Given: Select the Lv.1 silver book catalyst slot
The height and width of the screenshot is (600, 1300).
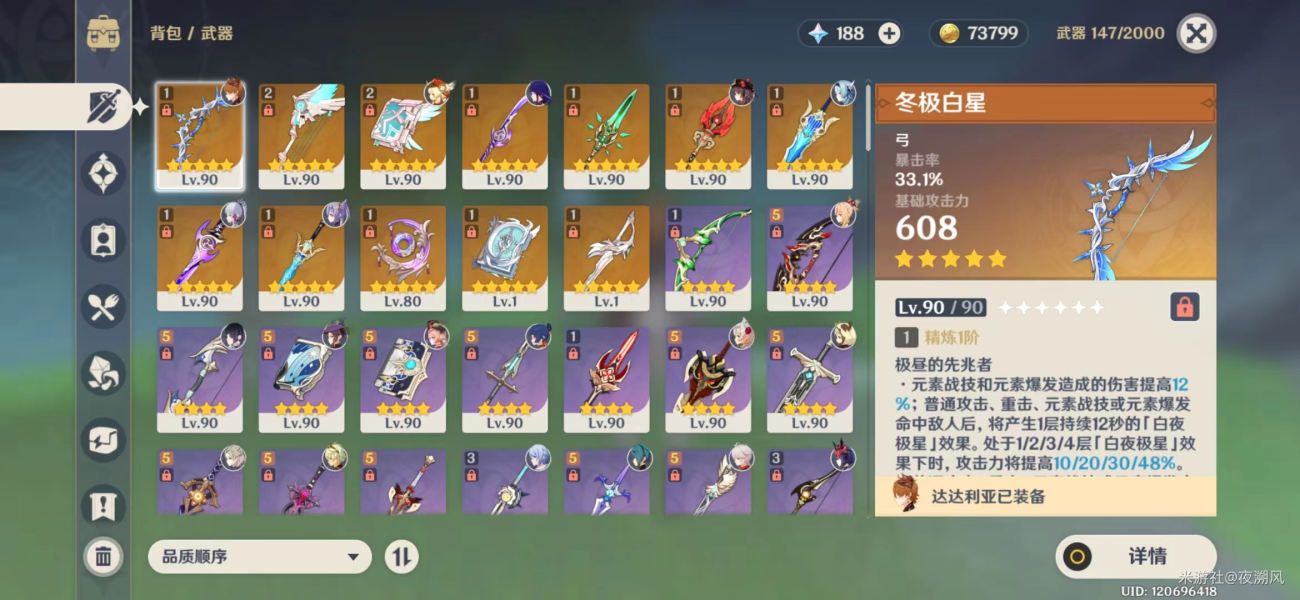Looking at the screenshot, I should coord(505,258).
